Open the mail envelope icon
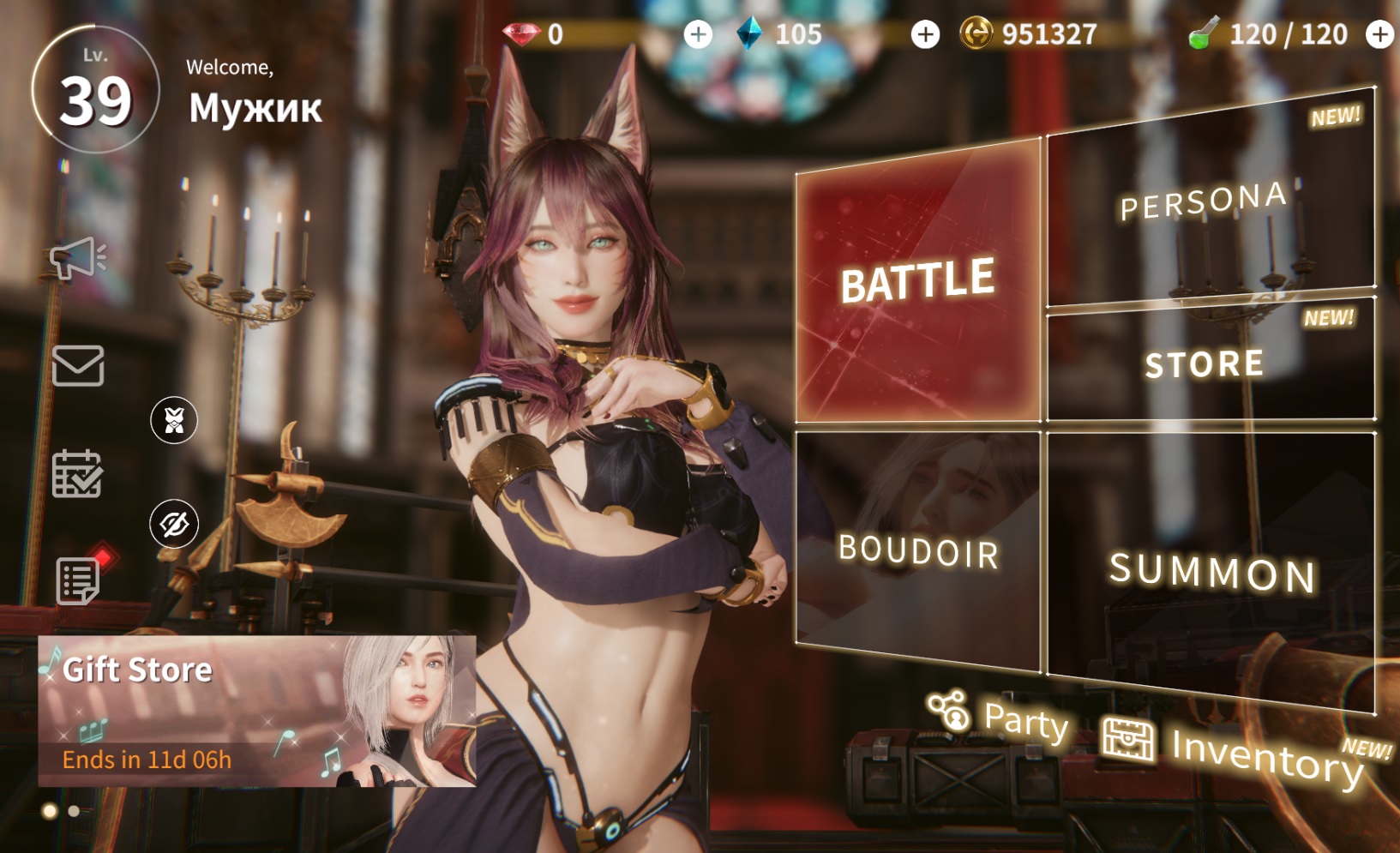The width and height of the screenshot is (1400, 853). (78, 366)
